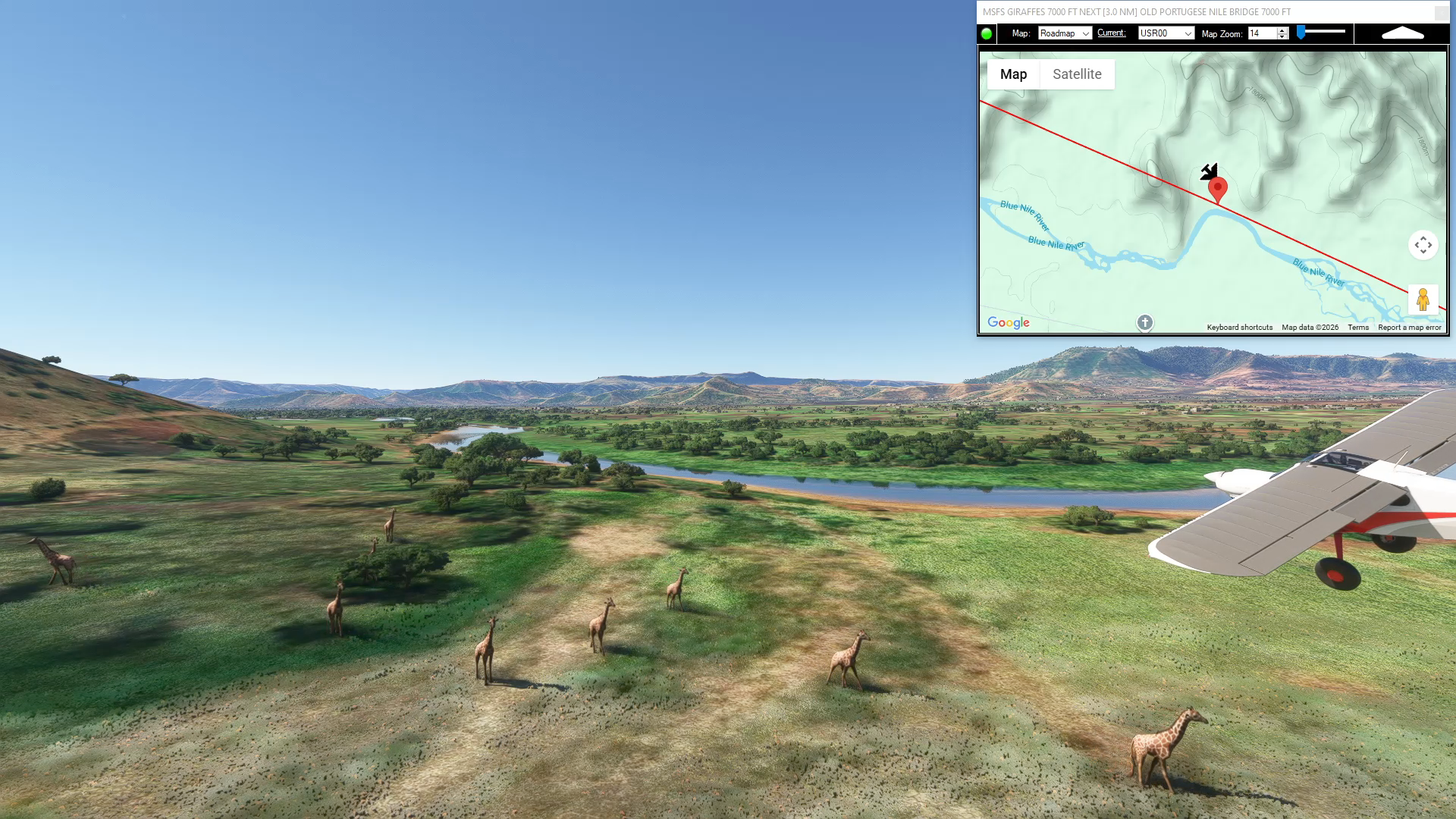1456x819 pixels.
Task: Open the map Terms link
Action: [1357, 328]
